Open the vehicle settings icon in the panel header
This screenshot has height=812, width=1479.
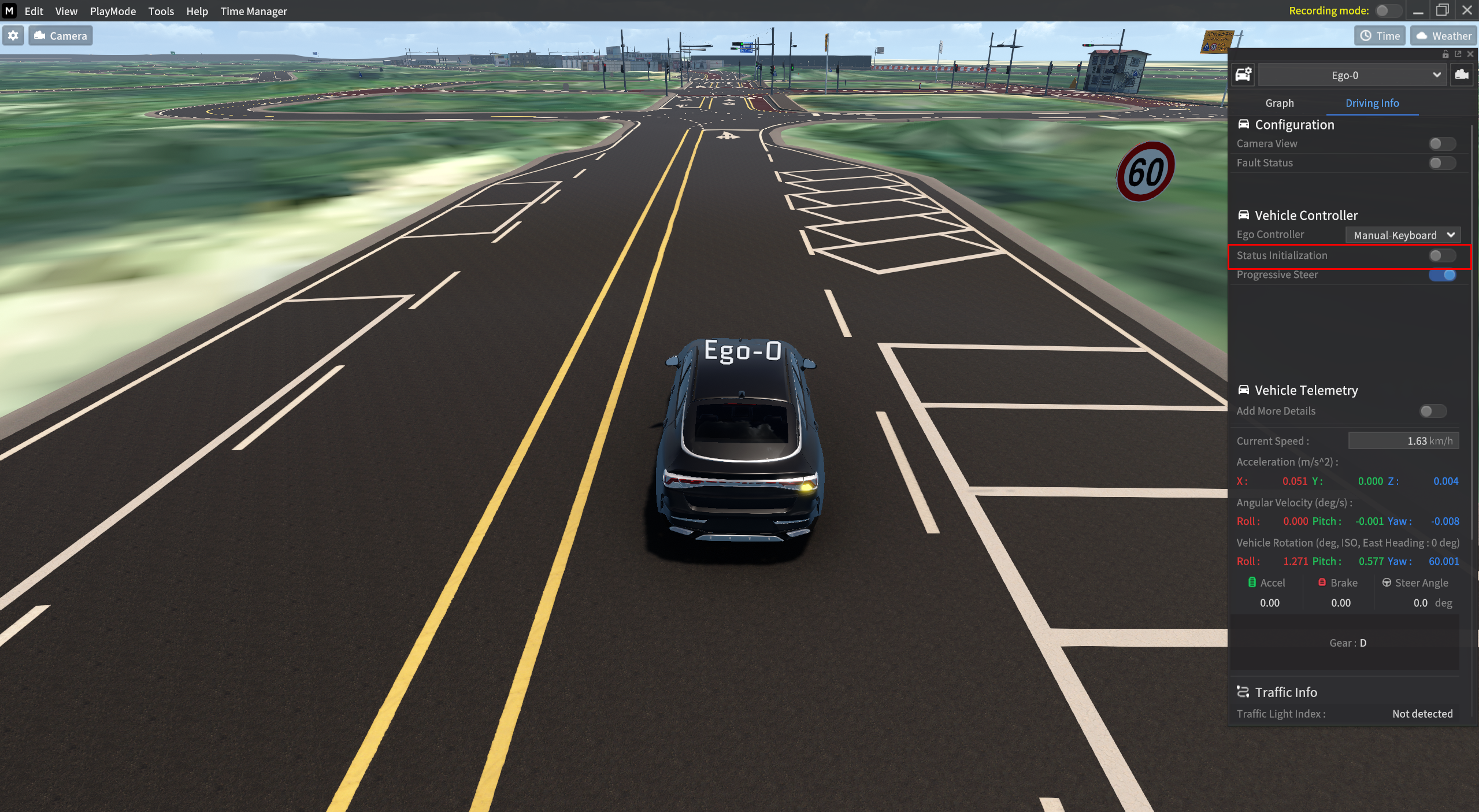coord(1244,74)
